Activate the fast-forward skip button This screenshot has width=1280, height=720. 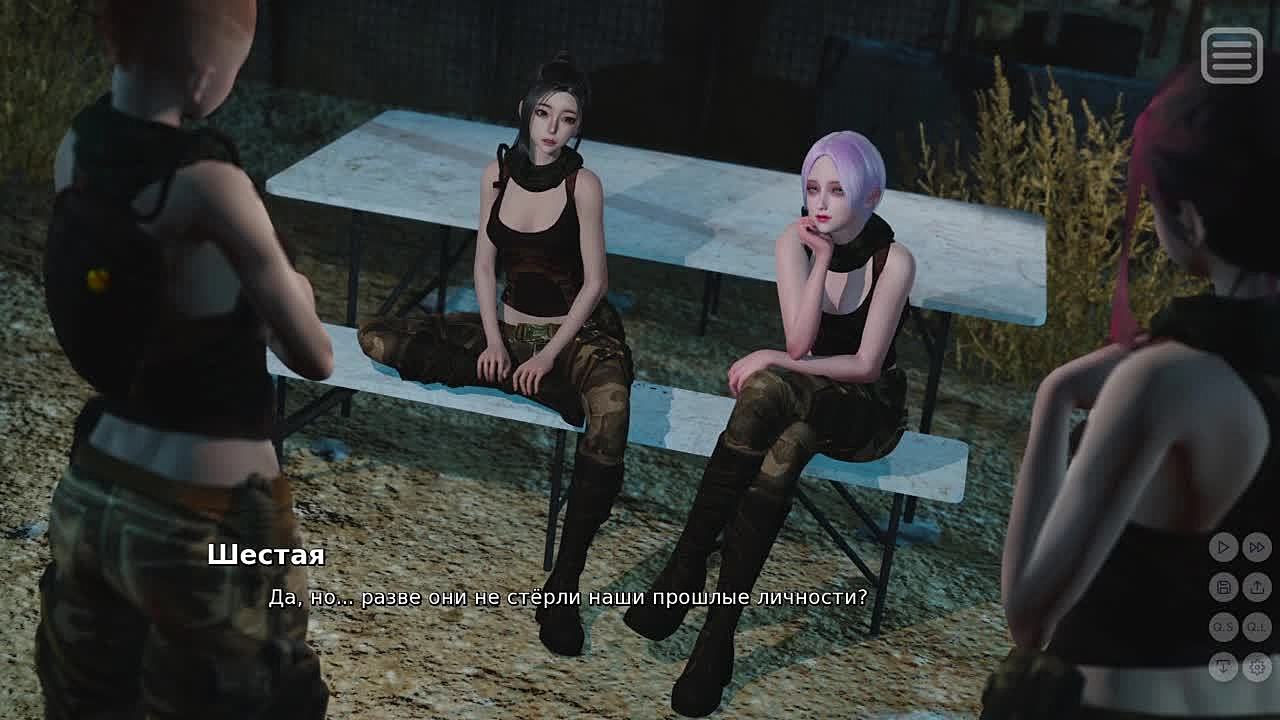pyautogui.click(x=1257, y=547)
